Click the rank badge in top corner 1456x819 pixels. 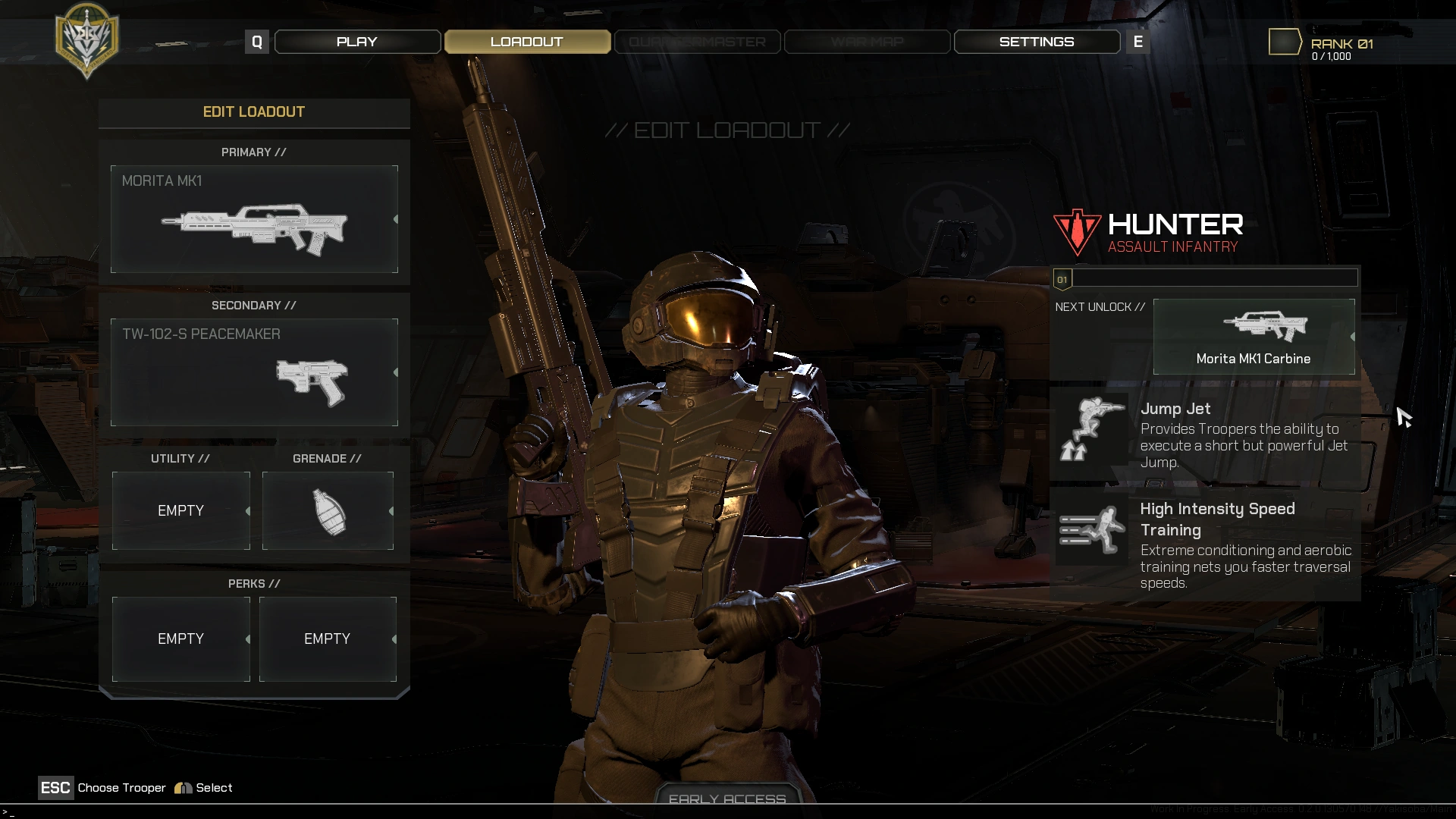click(1285, 42)
